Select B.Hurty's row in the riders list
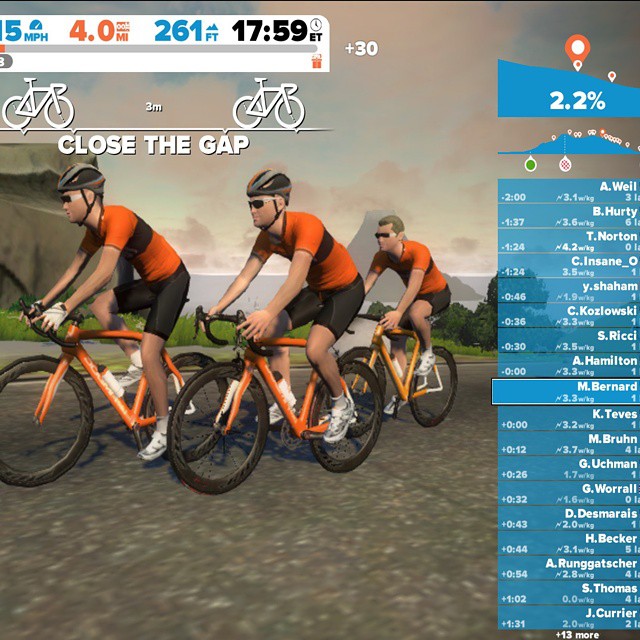Image resolution: width=640 pixels, height=640 pixels. tap(568, 217)
